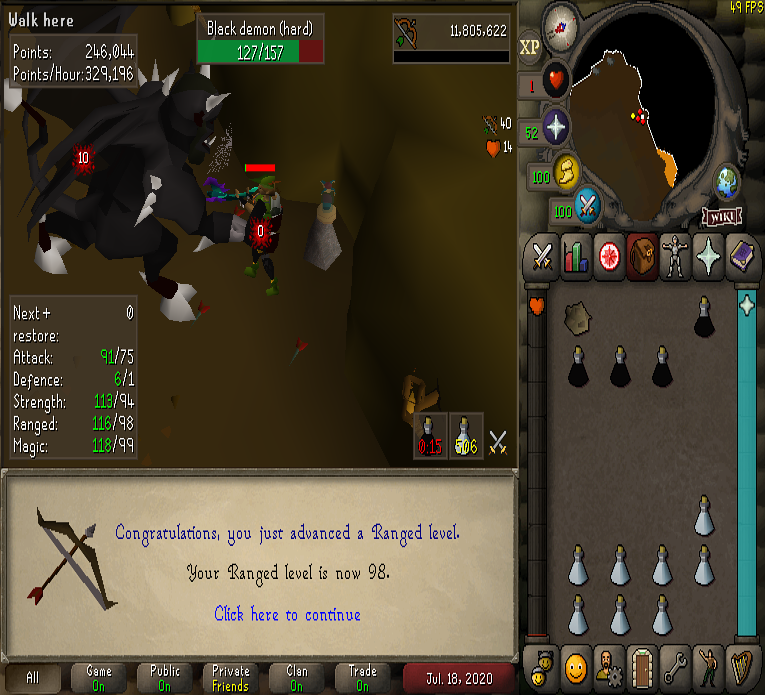Switch to the Skills tab
The width and height of the screenshot is (765, 695).
tap(576, 256)
